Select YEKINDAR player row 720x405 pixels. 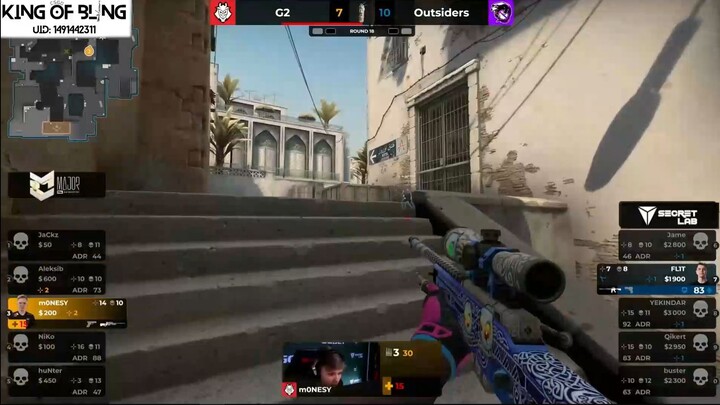point(664,311)
